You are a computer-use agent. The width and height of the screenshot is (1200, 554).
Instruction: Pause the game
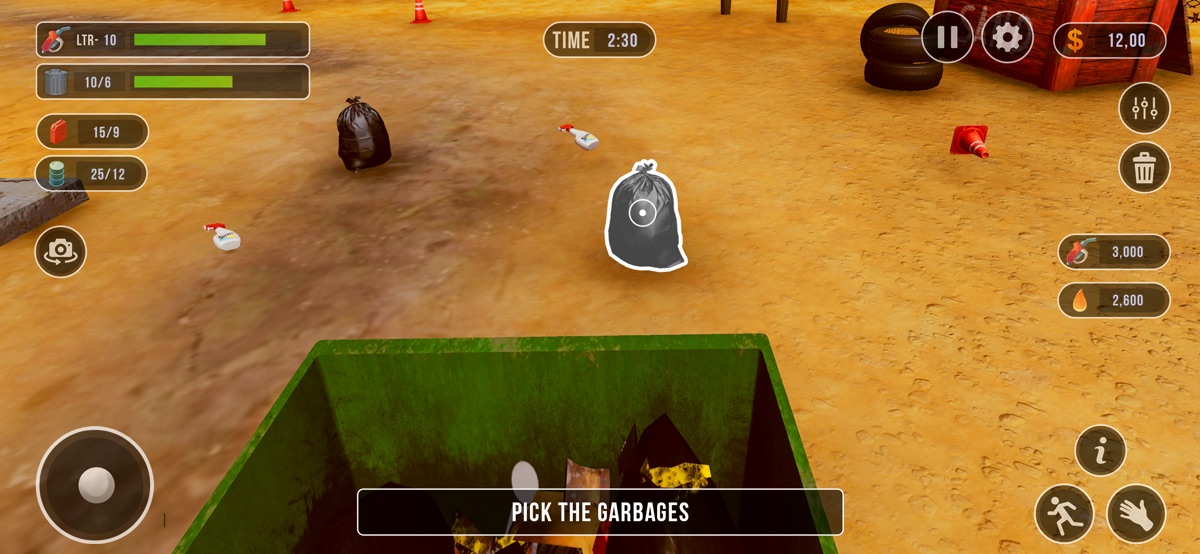[947, 38]
